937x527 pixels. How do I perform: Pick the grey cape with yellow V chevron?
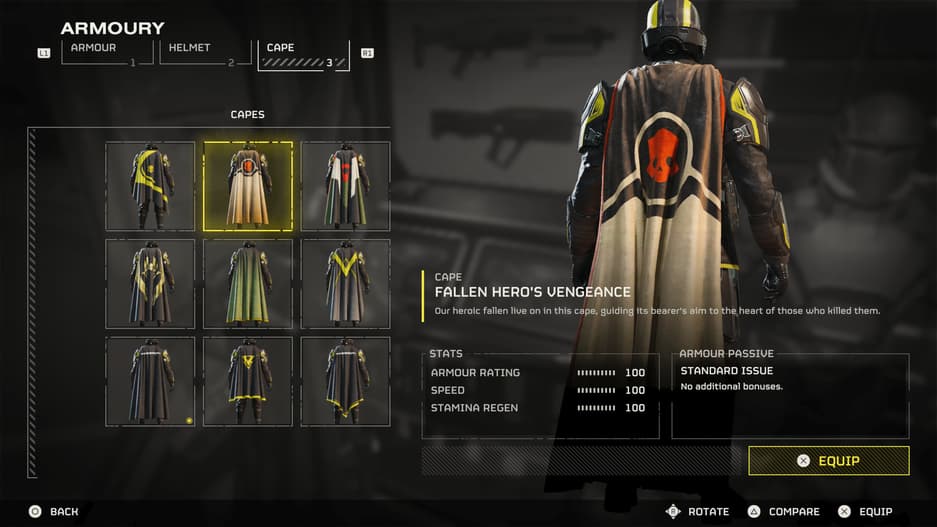coord(346,284)
